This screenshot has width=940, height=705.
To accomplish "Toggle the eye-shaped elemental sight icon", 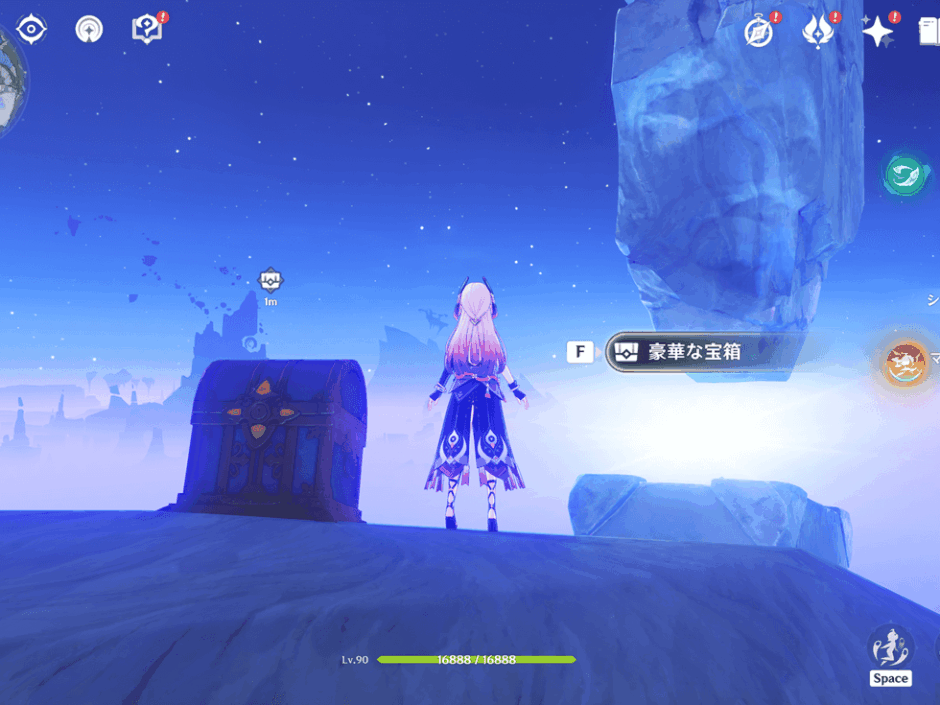I will point(32,30).
